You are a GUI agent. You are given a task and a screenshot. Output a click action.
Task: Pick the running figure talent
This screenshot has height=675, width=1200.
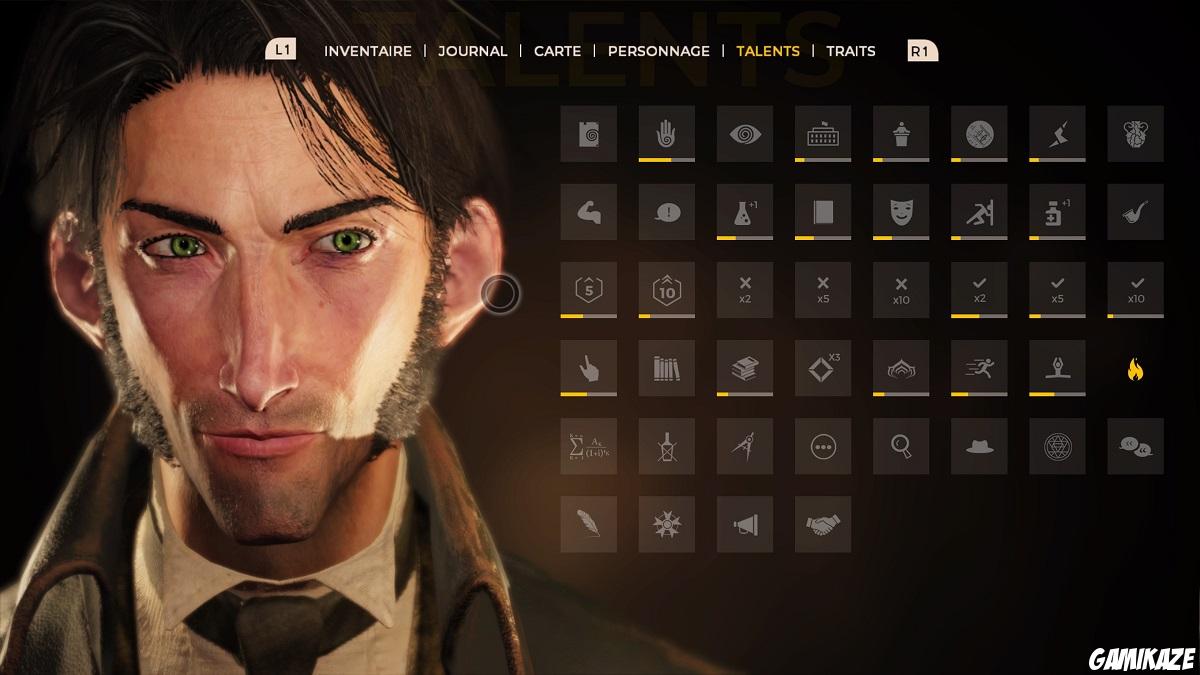pos(979,368)
